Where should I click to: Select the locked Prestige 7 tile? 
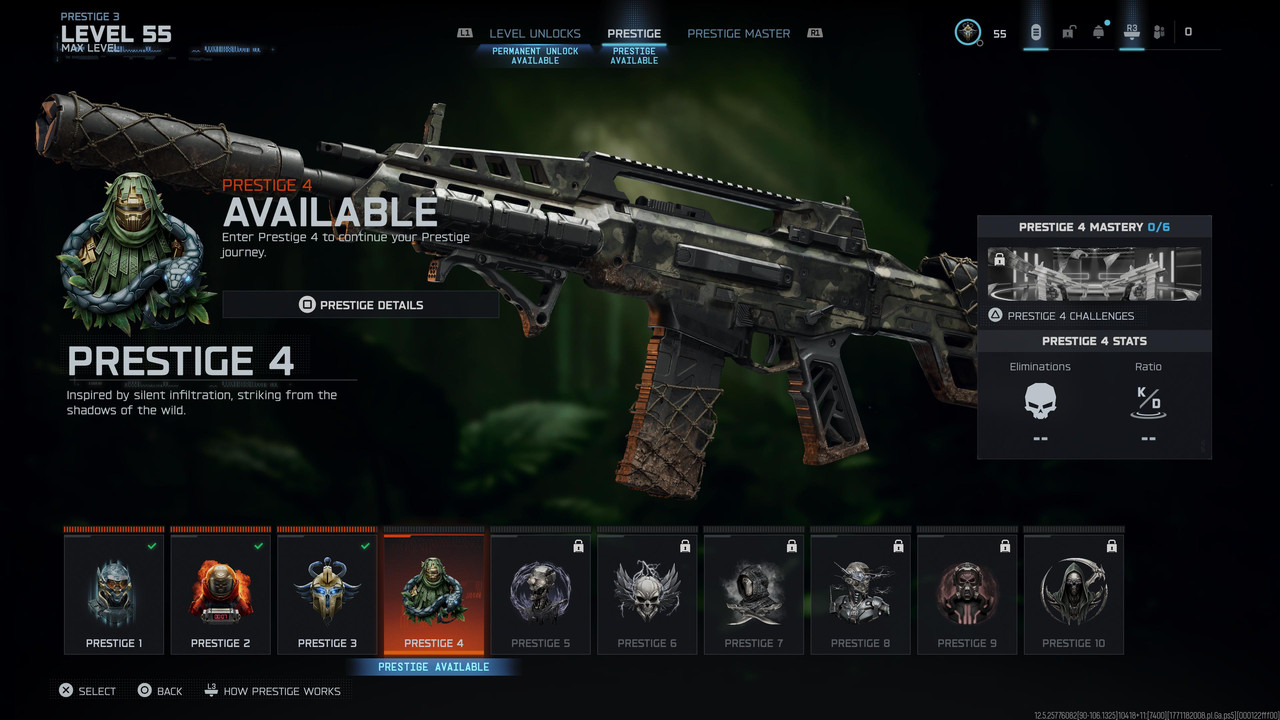pyautogui.click(x=754, y=595)
